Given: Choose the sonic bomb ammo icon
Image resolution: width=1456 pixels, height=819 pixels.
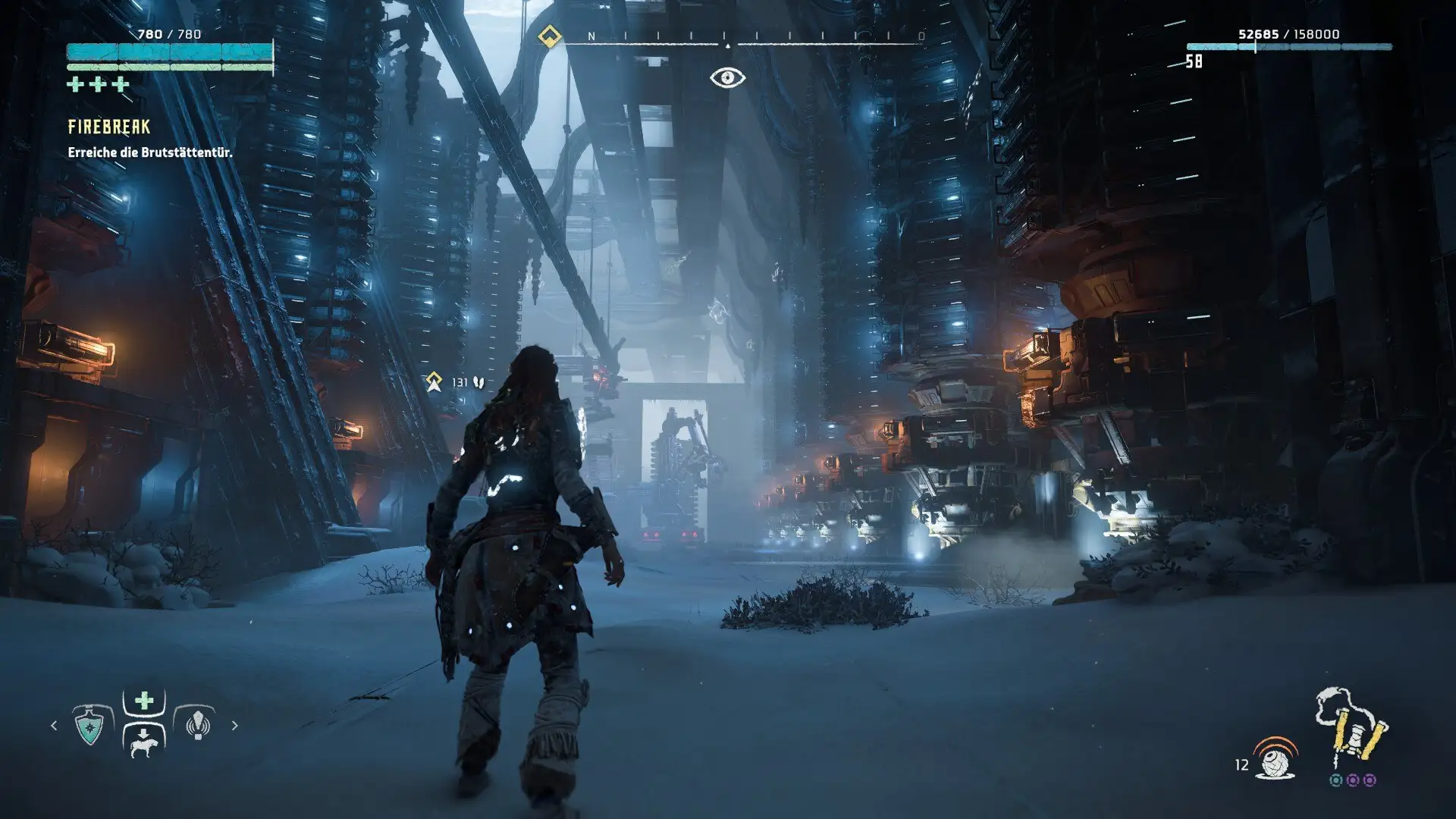Looking at the screenshot, I should point(1276,759).
